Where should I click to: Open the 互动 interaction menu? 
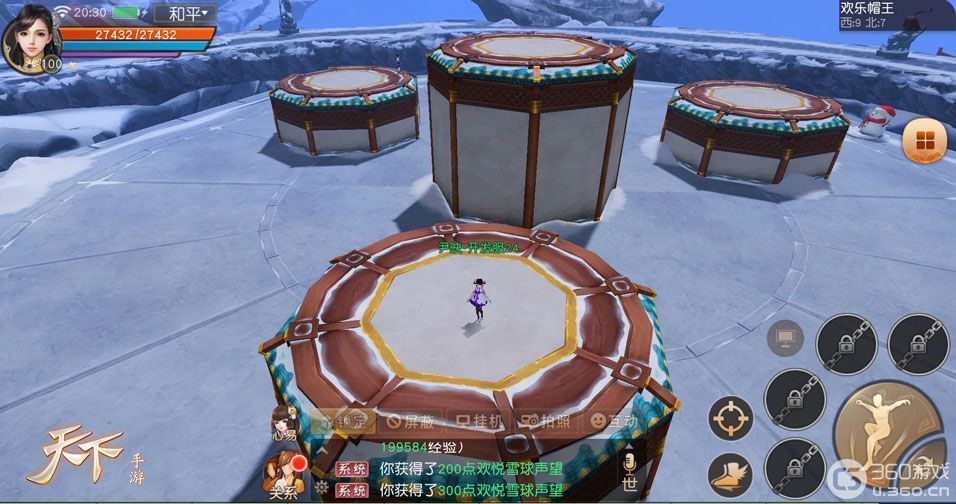point(613,421)
